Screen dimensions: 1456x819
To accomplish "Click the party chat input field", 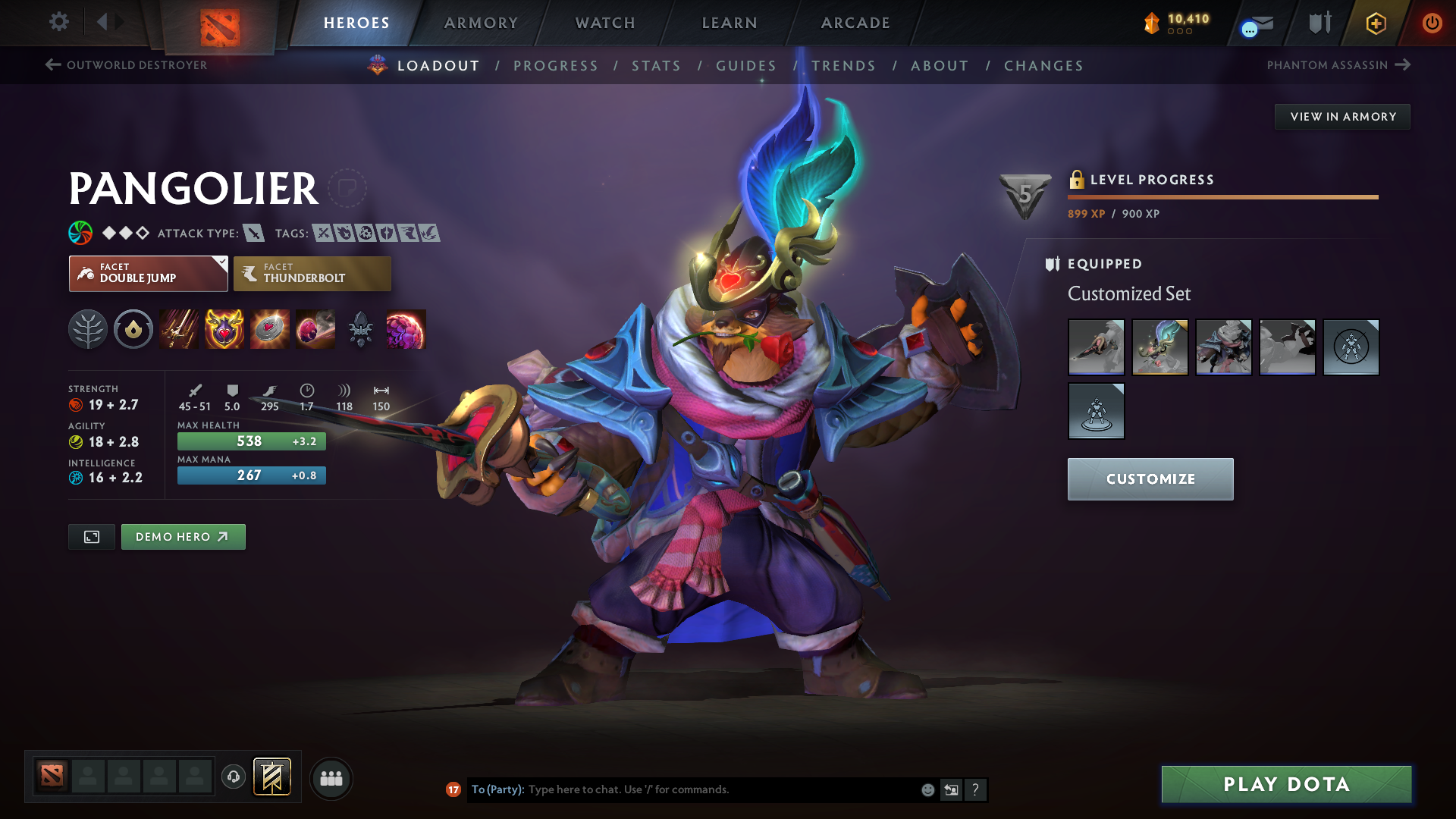I will coord(682,789).
